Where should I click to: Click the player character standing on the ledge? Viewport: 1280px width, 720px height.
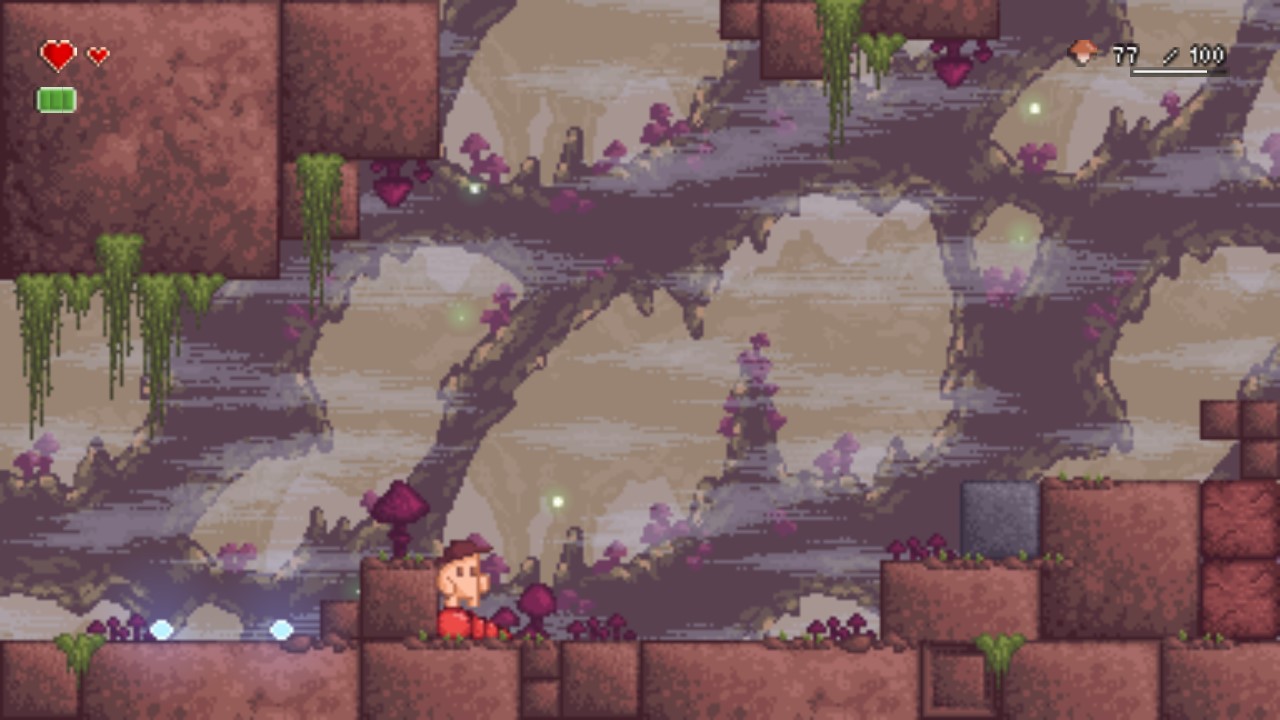coord(460,590)
